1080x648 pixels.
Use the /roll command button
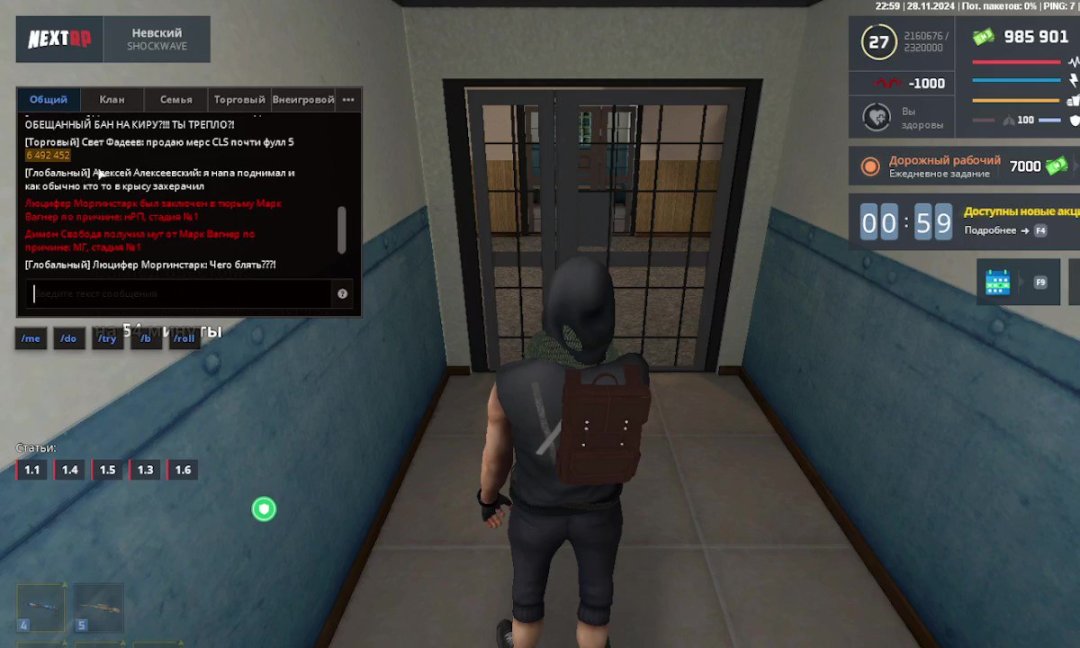[x=183, y=339]
